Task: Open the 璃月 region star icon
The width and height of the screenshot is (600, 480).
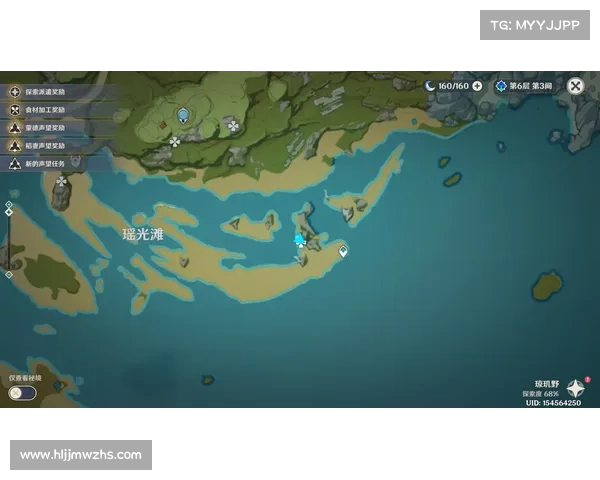Action: (576, 389)
